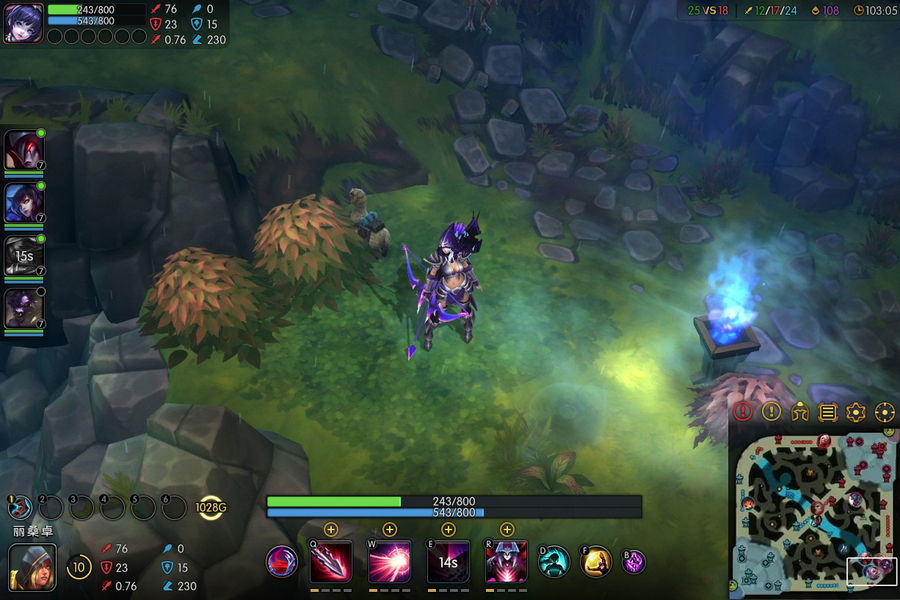Viewport: 900px width, 600px height.
Task: Activate the purple B recall icon
Action: (634, 562)
